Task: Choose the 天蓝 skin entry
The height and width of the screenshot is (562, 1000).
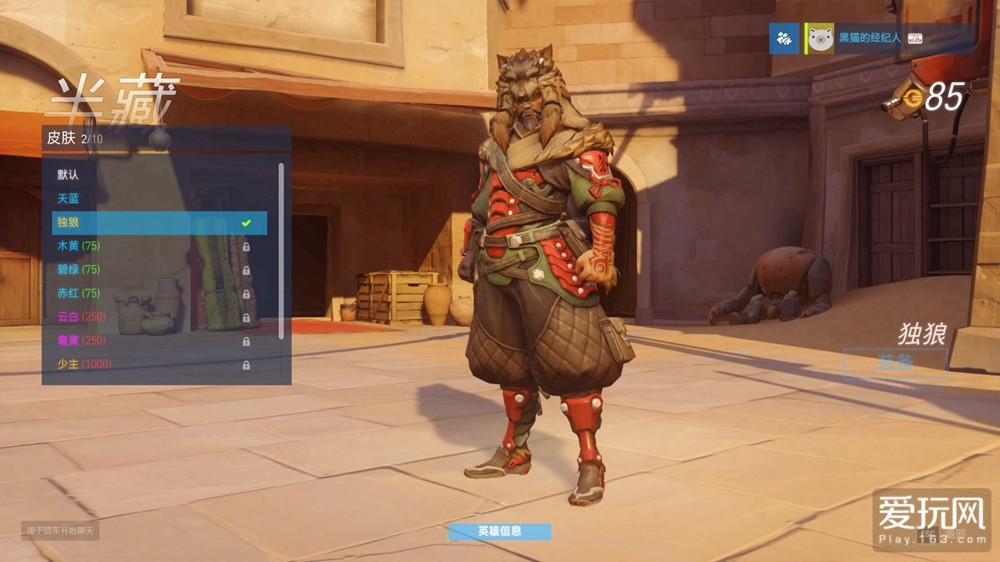Action: pyautogui.click(x=150, y=199)
